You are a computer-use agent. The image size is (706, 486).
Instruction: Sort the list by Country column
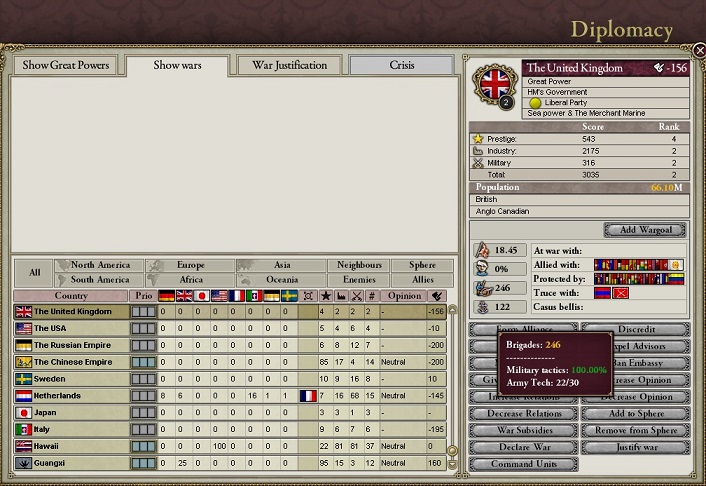pyautogui.click(x=70, y=296)
